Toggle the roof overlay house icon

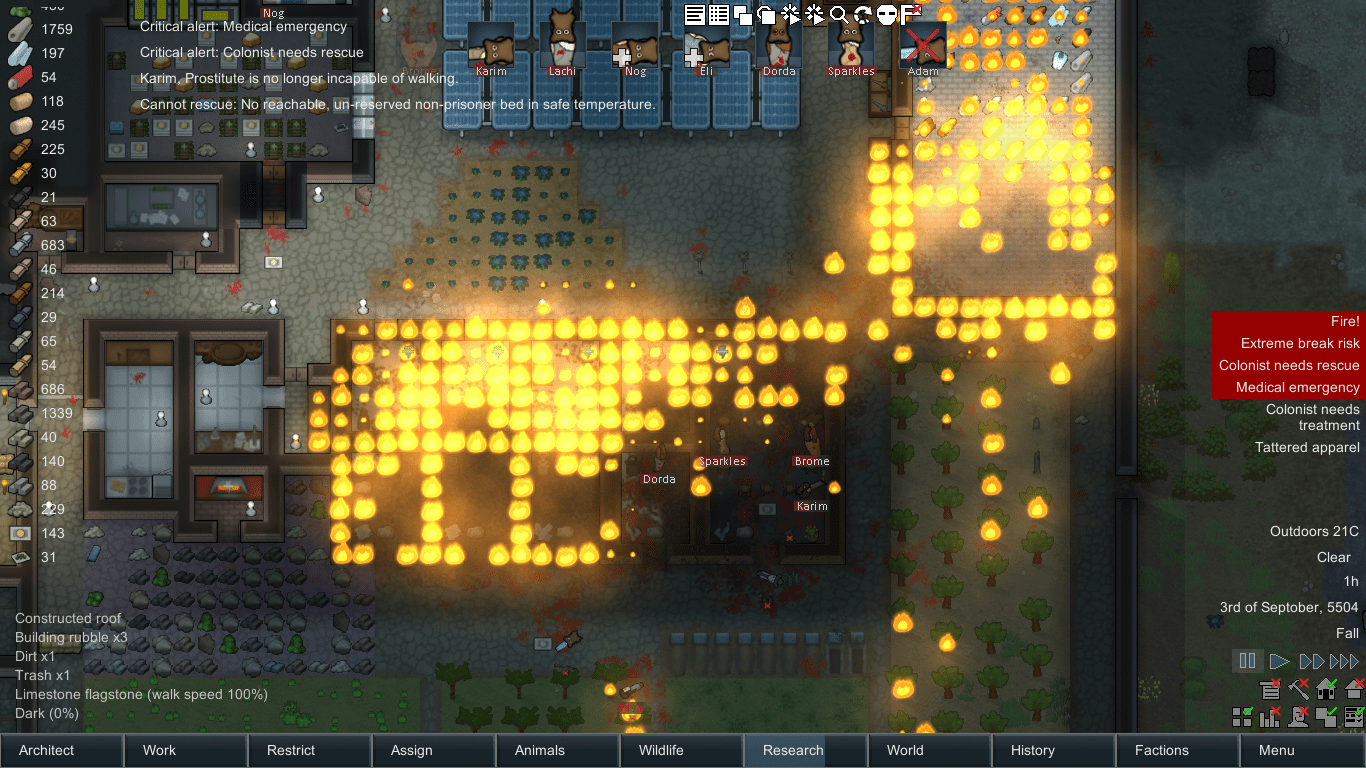pyautogui.click(x=1325, y=689)
